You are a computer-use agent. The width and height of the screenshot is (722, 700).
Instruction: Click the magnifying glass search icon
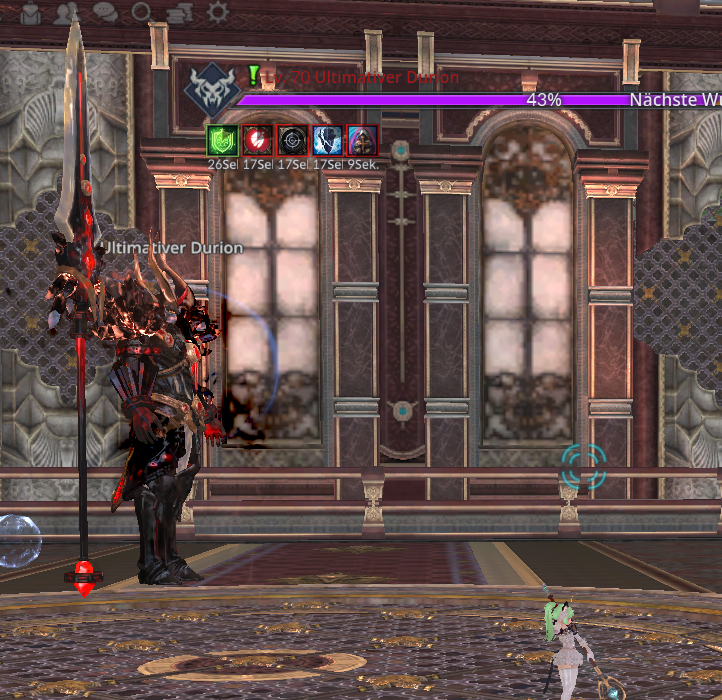142,13
